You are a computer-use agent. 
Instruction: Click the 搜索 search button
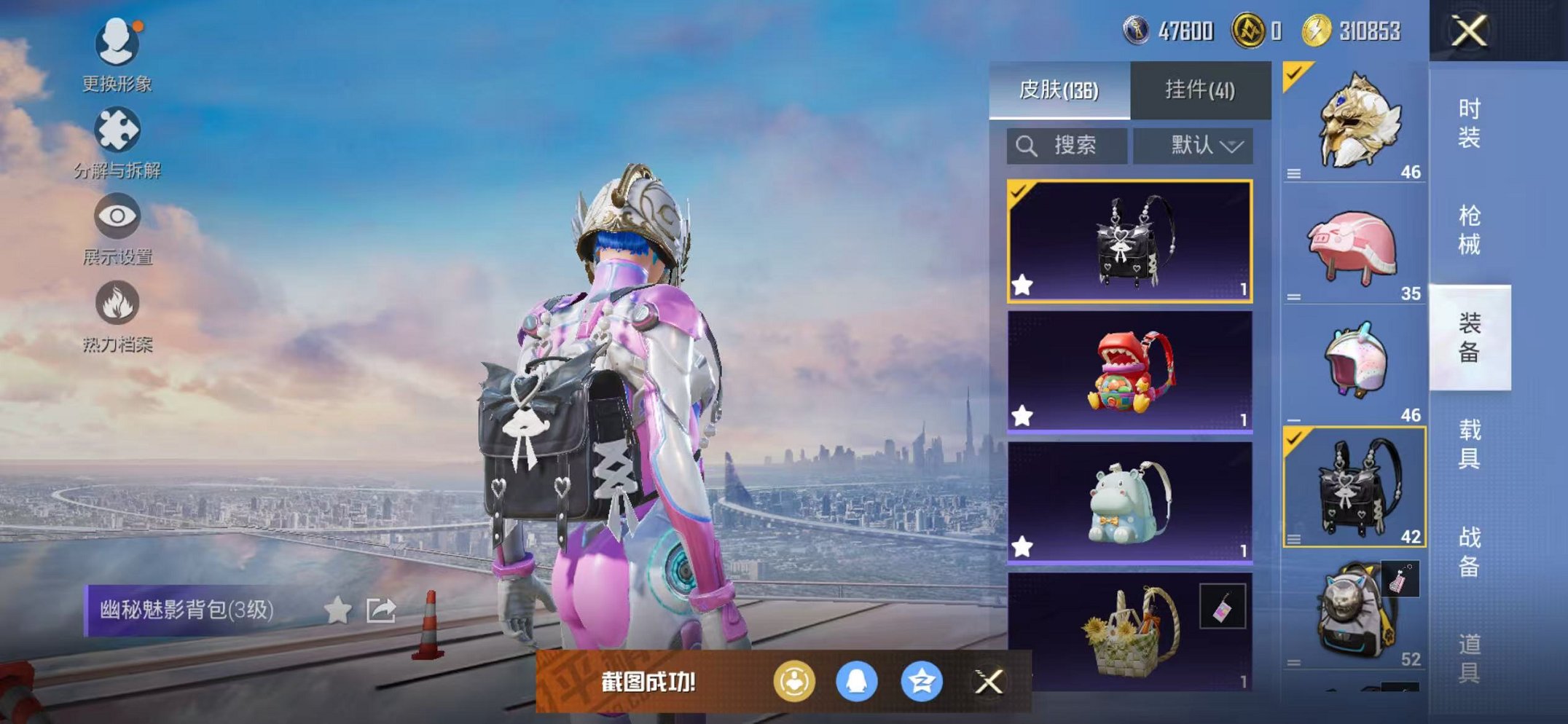click(1066, 145)
